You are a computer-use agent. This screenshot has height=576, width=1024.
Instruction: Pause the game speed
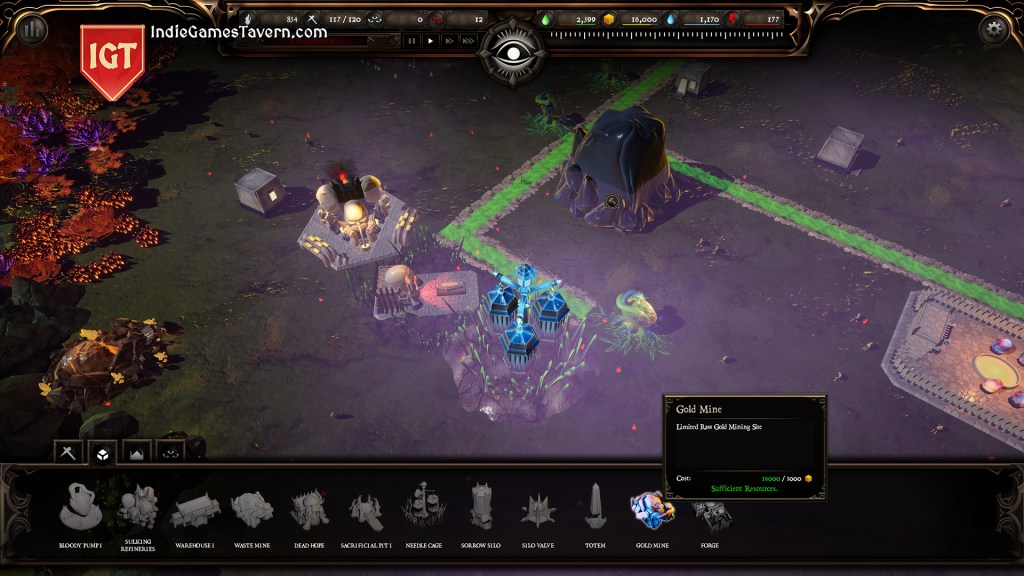[411, 41]
